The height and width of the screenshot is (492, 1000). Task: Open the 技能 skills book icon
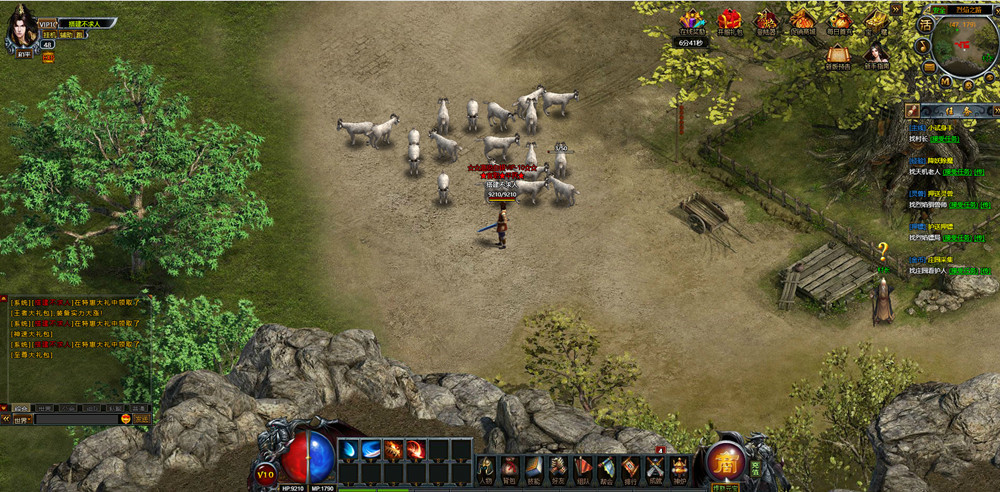pos(533,467)
